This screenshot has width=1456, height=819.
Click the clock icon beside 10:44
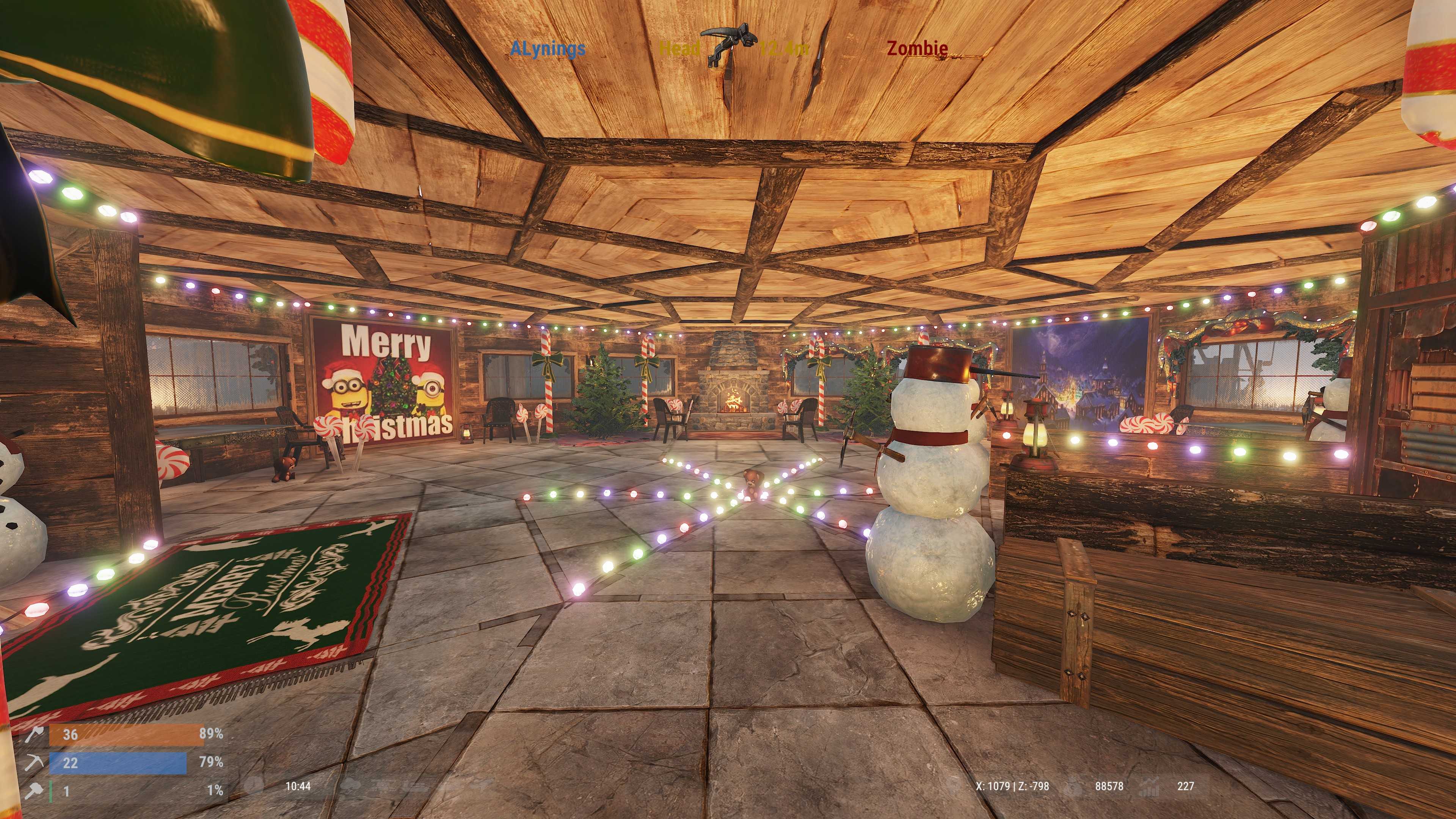pos(255,786)
